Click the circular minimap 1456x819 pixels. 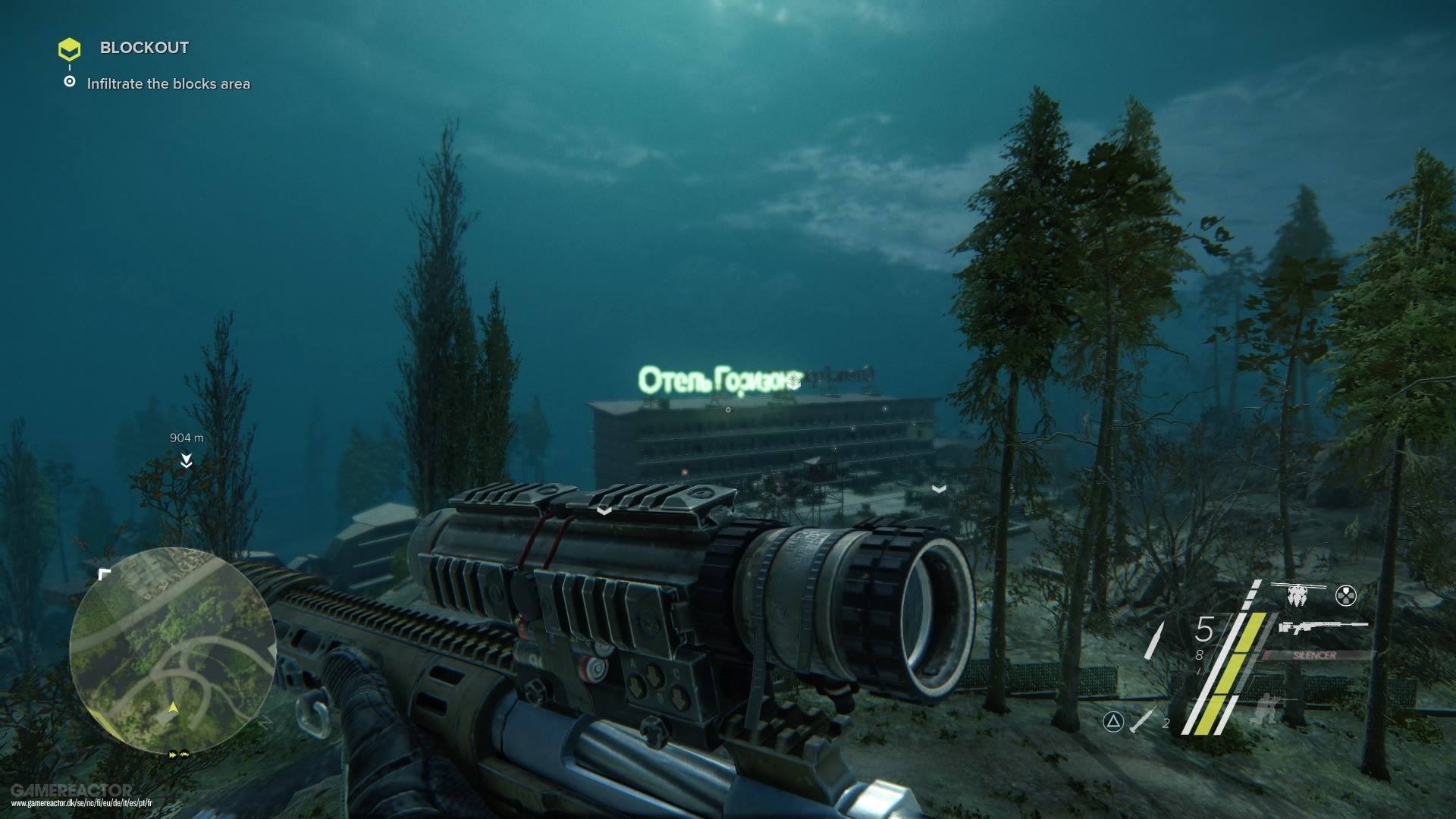pos(172,649)
